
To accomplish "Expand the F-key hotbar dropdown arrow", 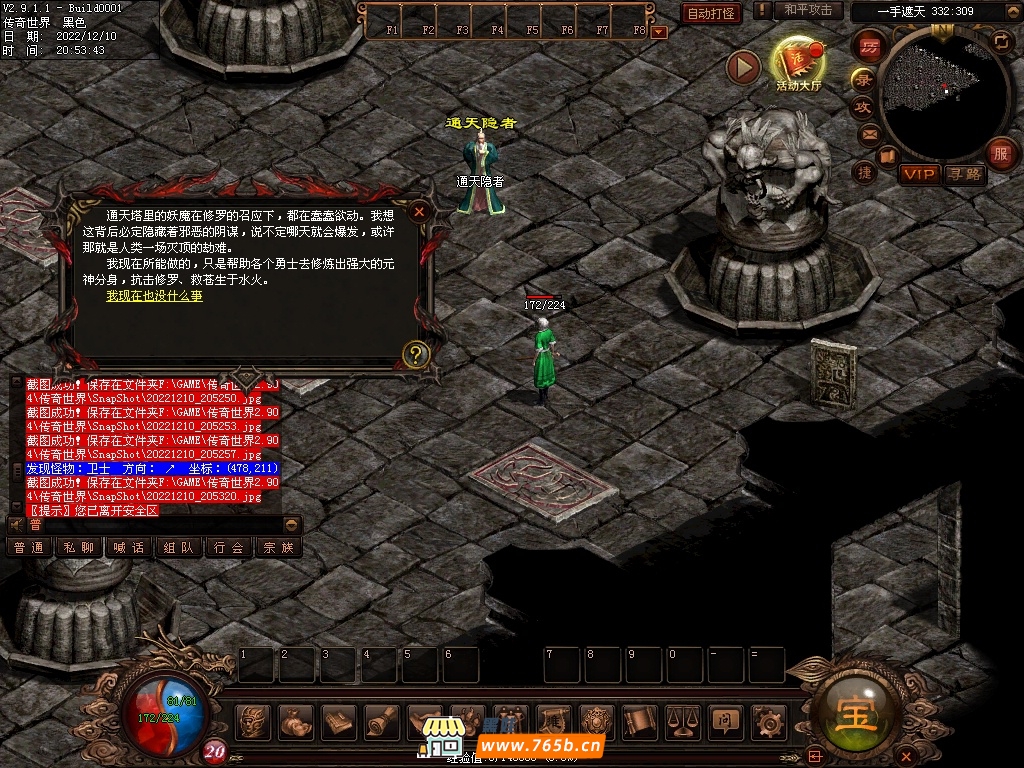I will tap(658, 32).
